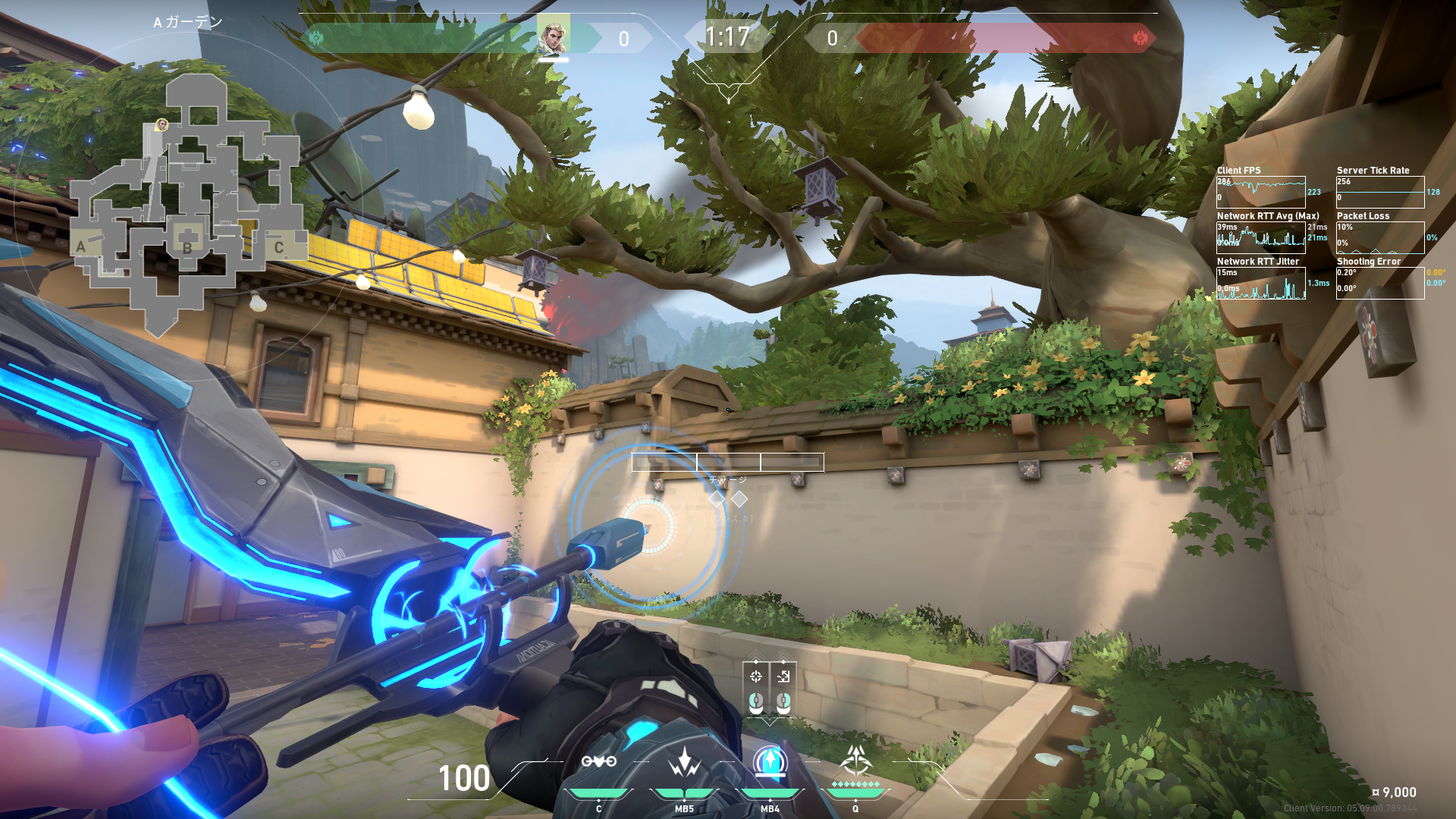Screen dimensions: 1456x819
Task: Choose the crosshair charge-shot mode icon
Action: [756, 676]
